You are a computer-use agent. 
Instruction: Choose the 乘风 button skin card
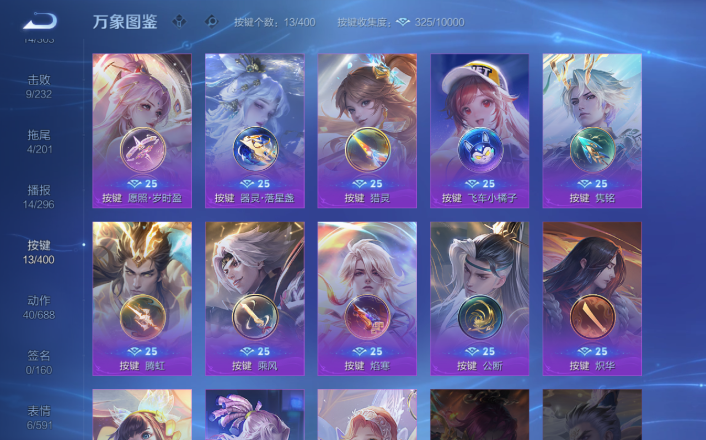click(x=255, y=298)
